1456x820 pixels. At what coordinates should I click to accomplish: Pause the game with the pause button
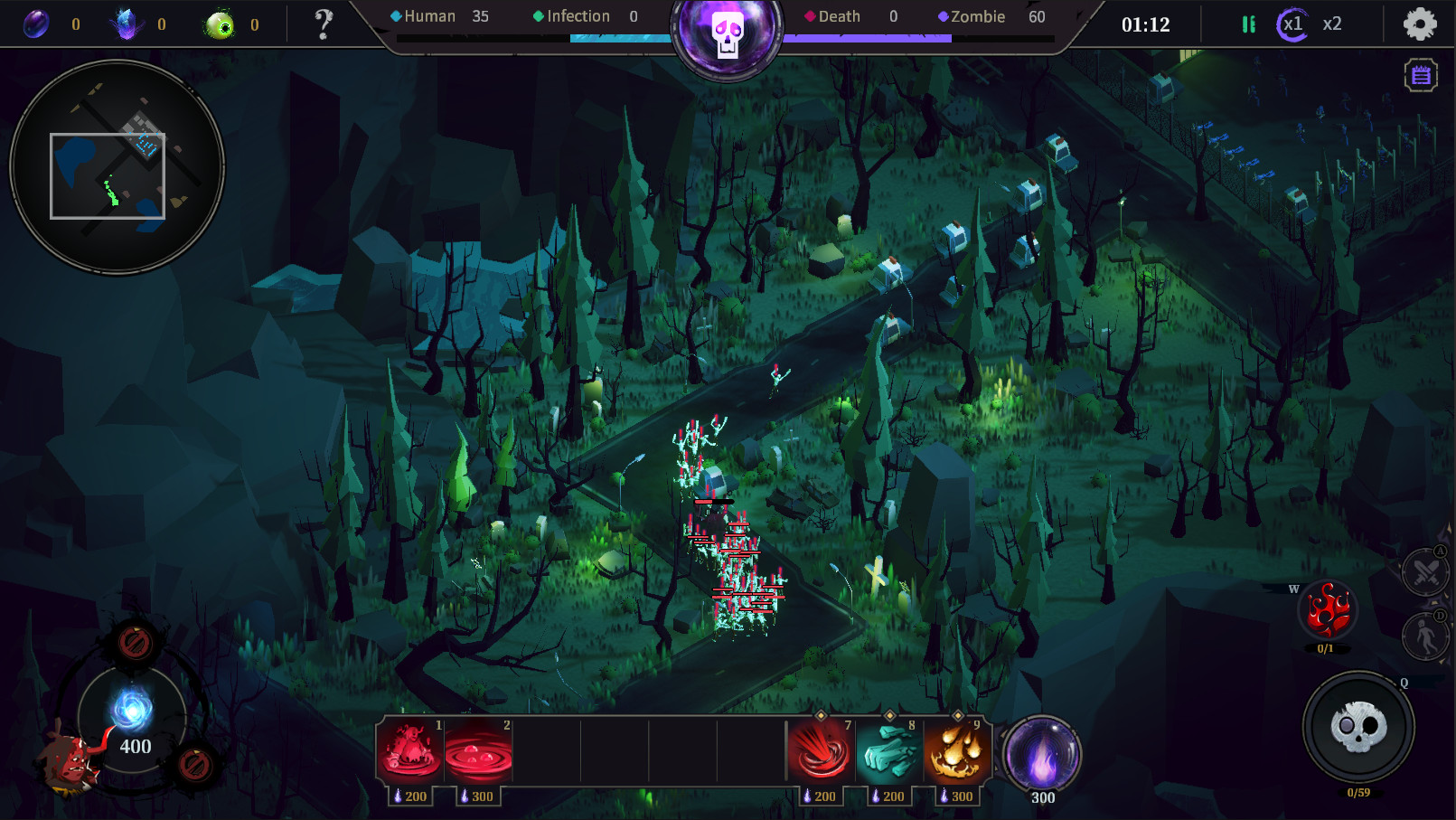(x=1249, y=24)
